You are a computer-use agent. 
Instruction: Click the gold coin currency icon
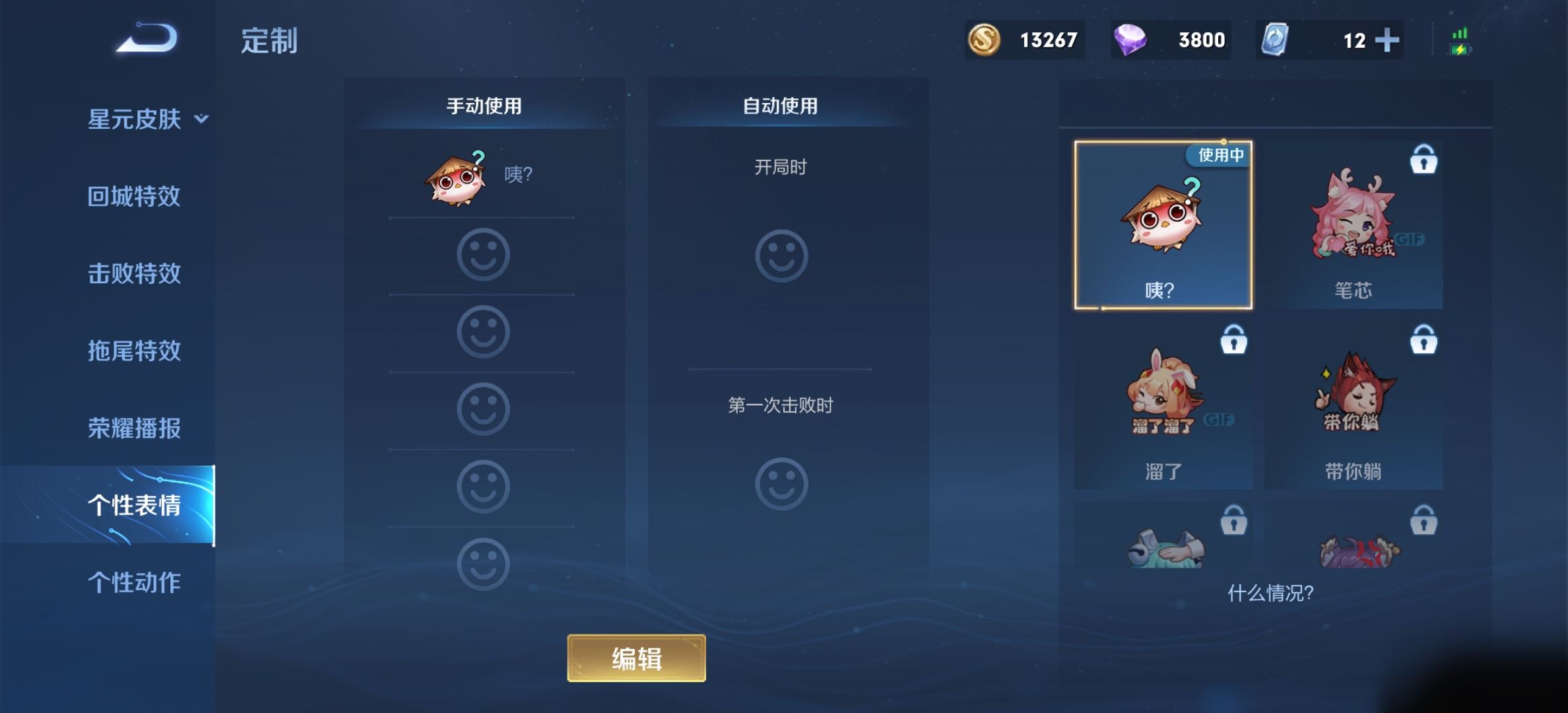click(984, 40)
